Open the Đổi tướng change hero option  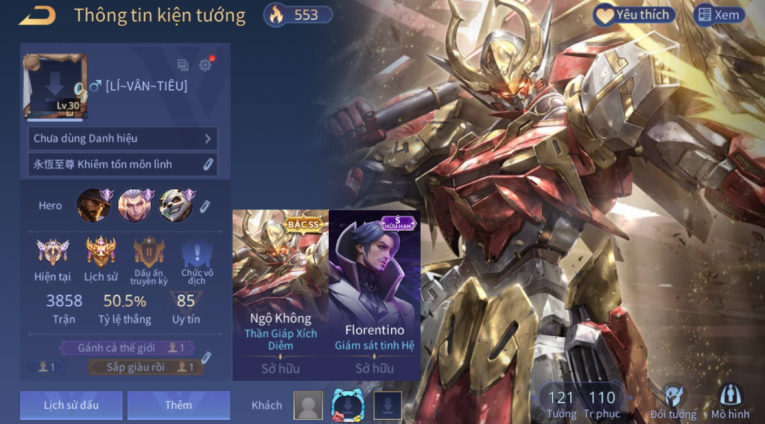click(673, 401)
